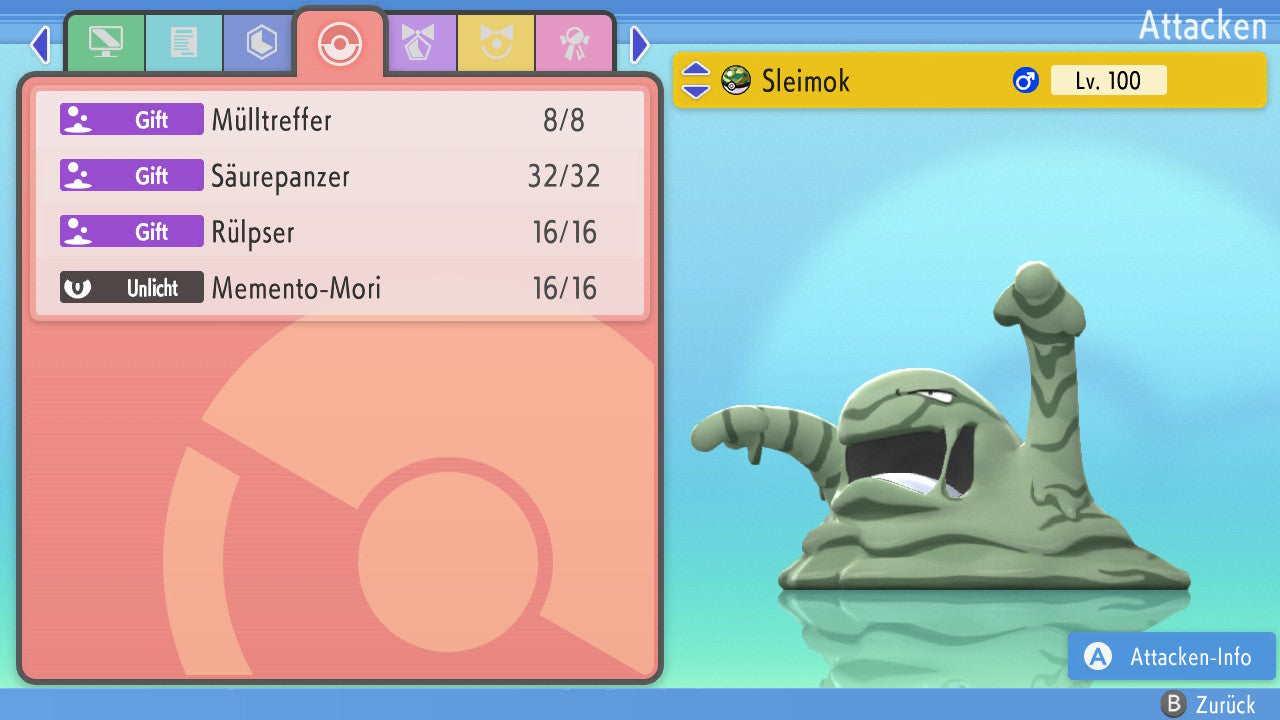1280x720 pixels.
Task: Select the Mülltreffer move row
Action: pos(340,120)
